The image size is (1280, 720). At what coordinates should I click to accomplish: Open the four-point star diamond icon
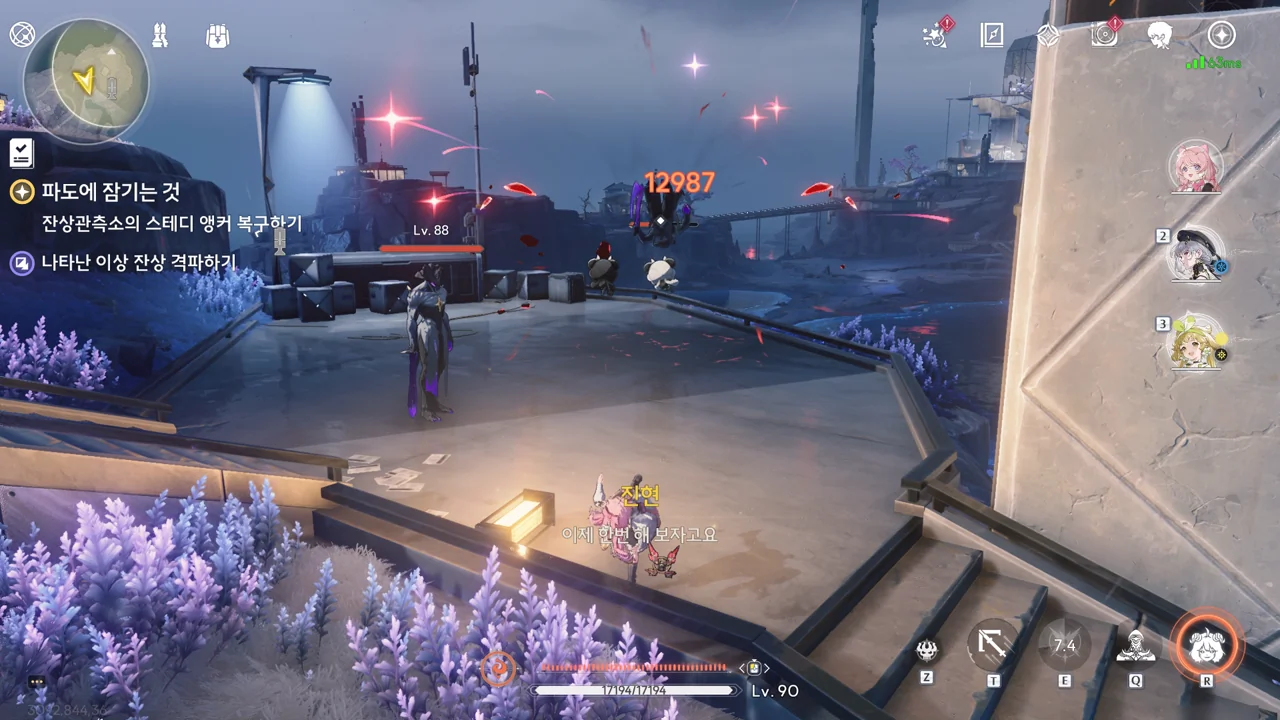coord(1047,36)
